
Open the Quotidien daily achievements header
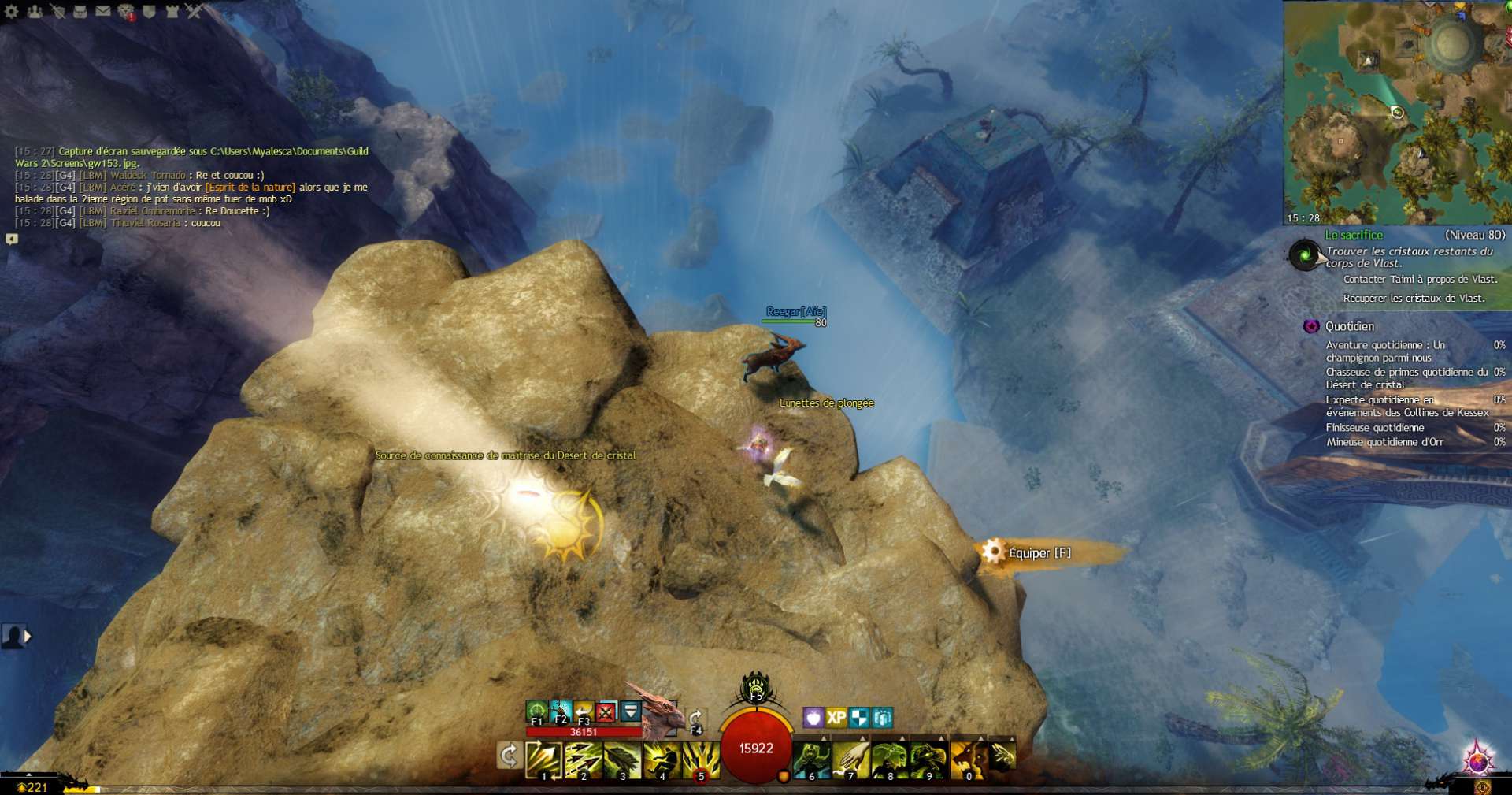(x=1349, y=326)
